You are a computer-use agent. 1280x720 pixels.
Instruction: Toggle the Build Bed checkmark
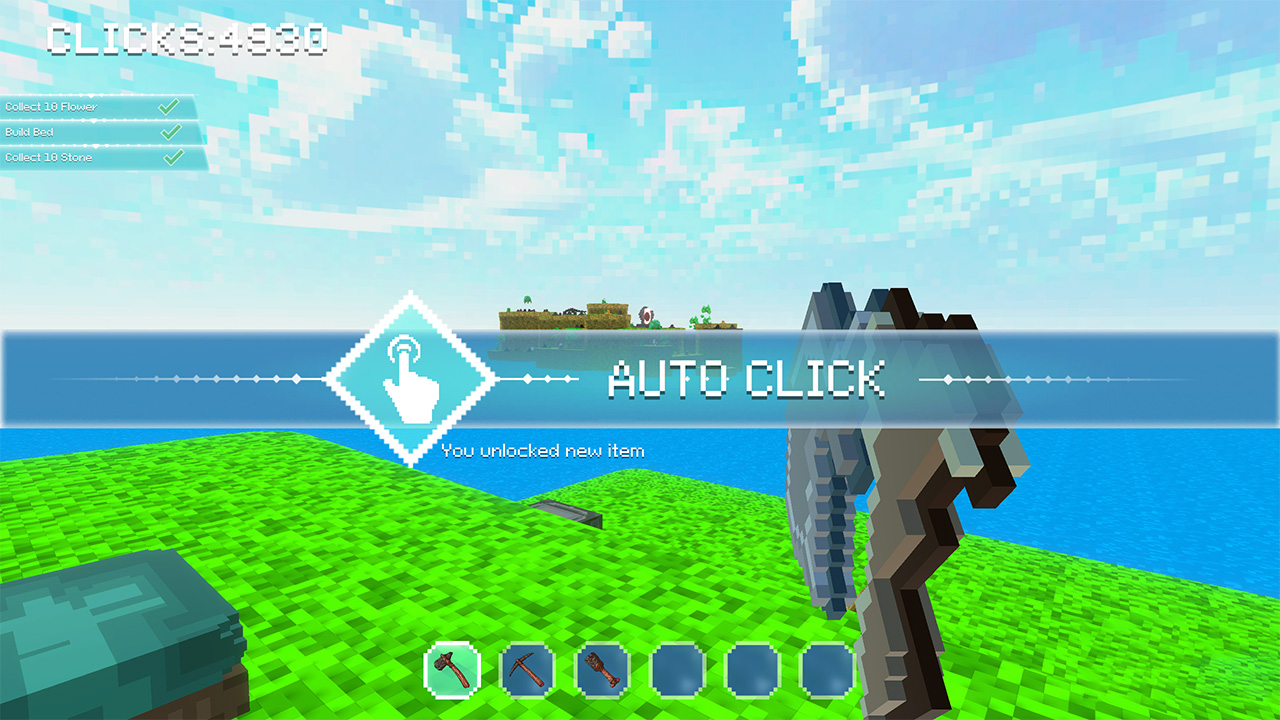[x=172, y=131]
